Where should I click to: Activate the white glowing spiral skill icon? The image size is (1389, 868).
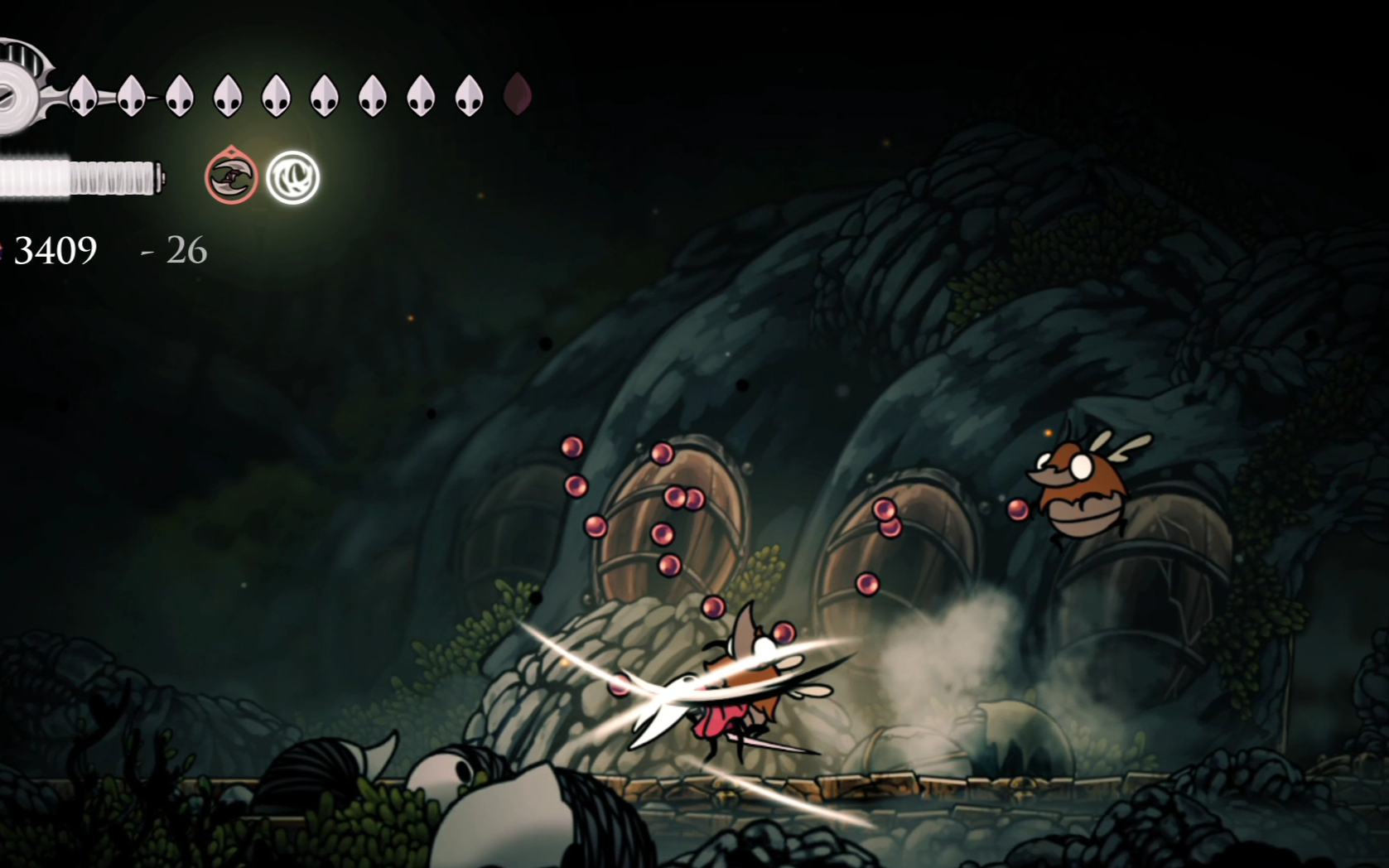point(292,177)
